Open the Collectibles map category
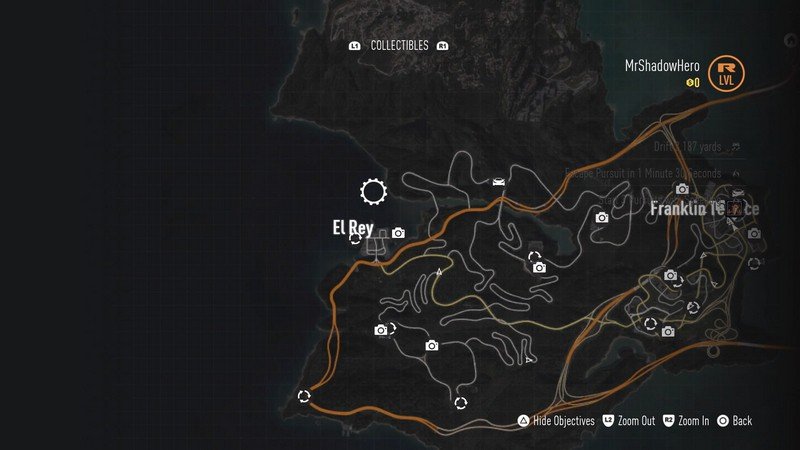800x450 pixels. 399,46
